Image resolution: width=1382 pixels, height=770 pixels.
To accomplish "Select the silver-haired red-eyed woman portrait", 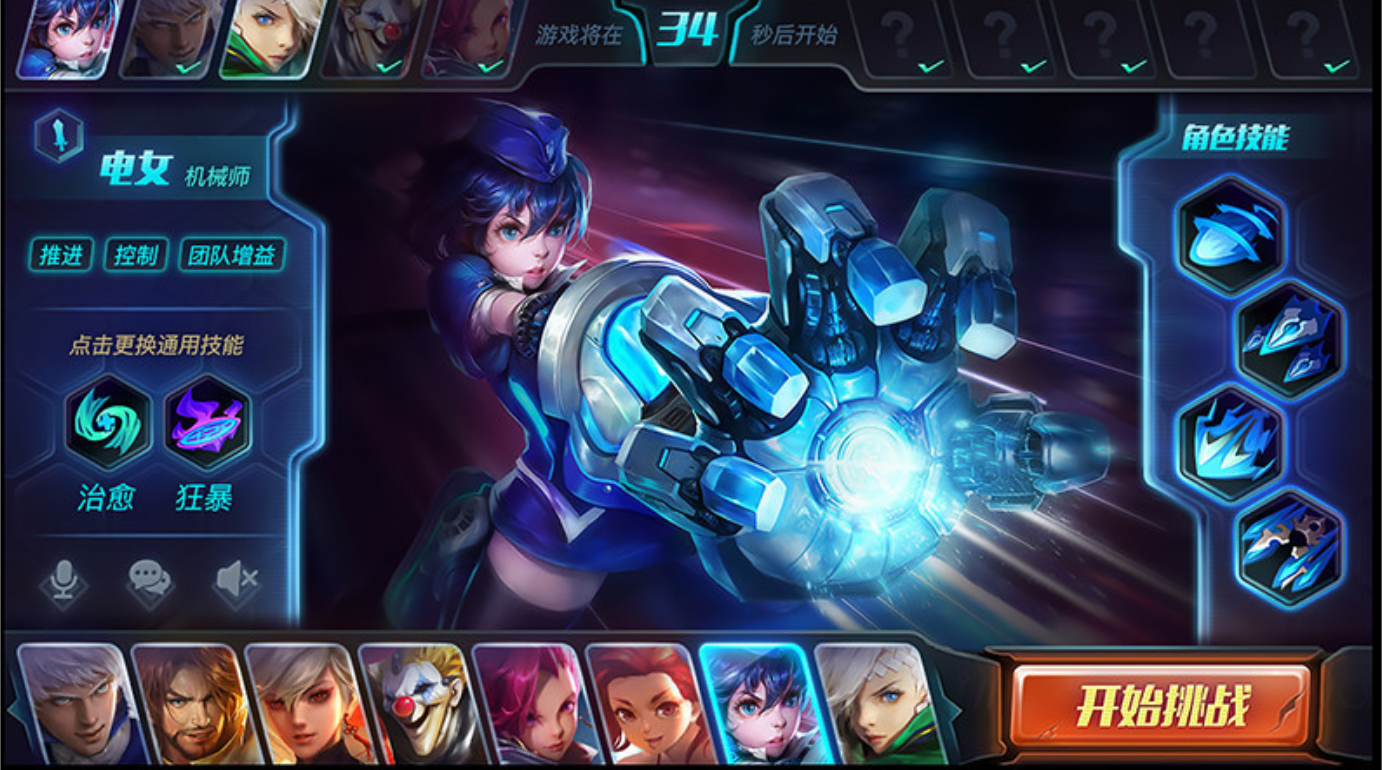I will pos(300,703).
